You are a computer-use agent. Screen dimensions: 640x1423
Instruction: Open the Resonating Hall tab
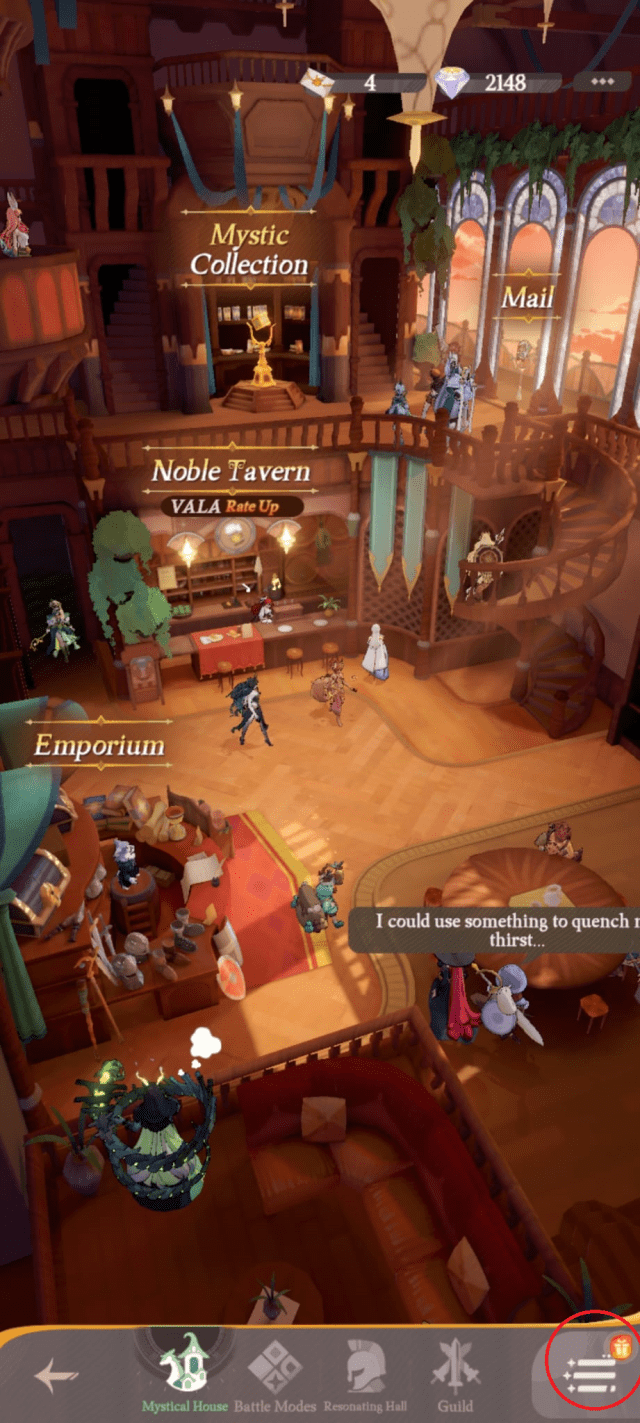click(x=364, y=1373)
